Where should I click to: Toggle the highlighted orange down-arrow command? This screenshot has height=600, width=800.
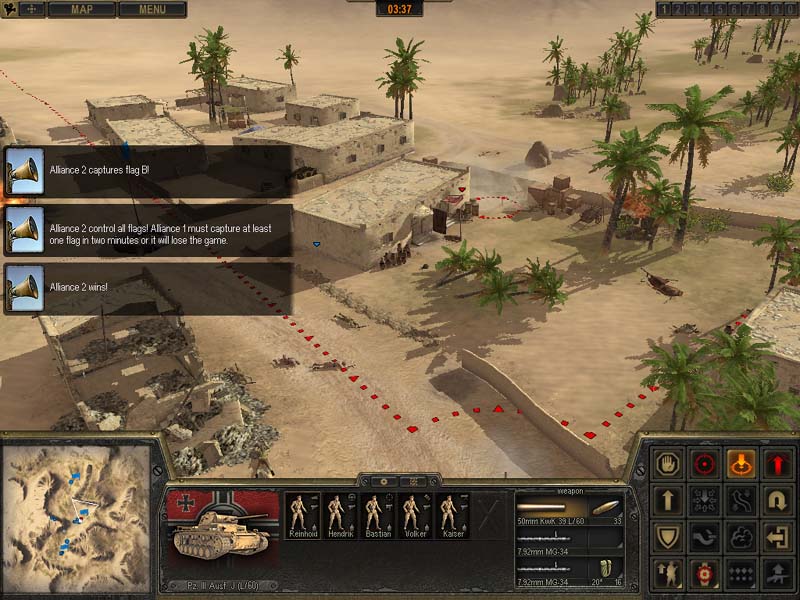click(741, 463)
